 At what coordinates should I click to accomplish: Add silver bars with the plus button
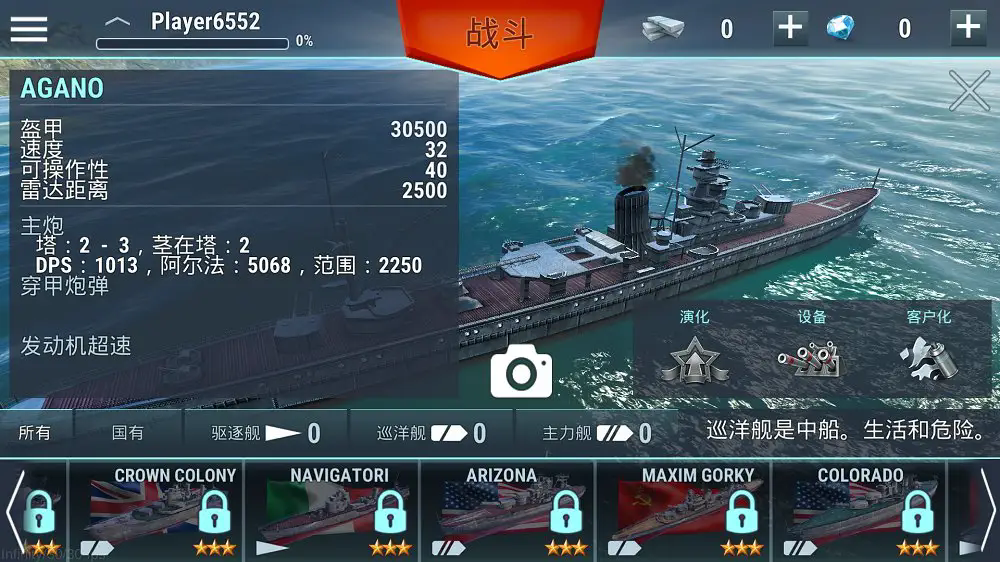pos(790,28)
